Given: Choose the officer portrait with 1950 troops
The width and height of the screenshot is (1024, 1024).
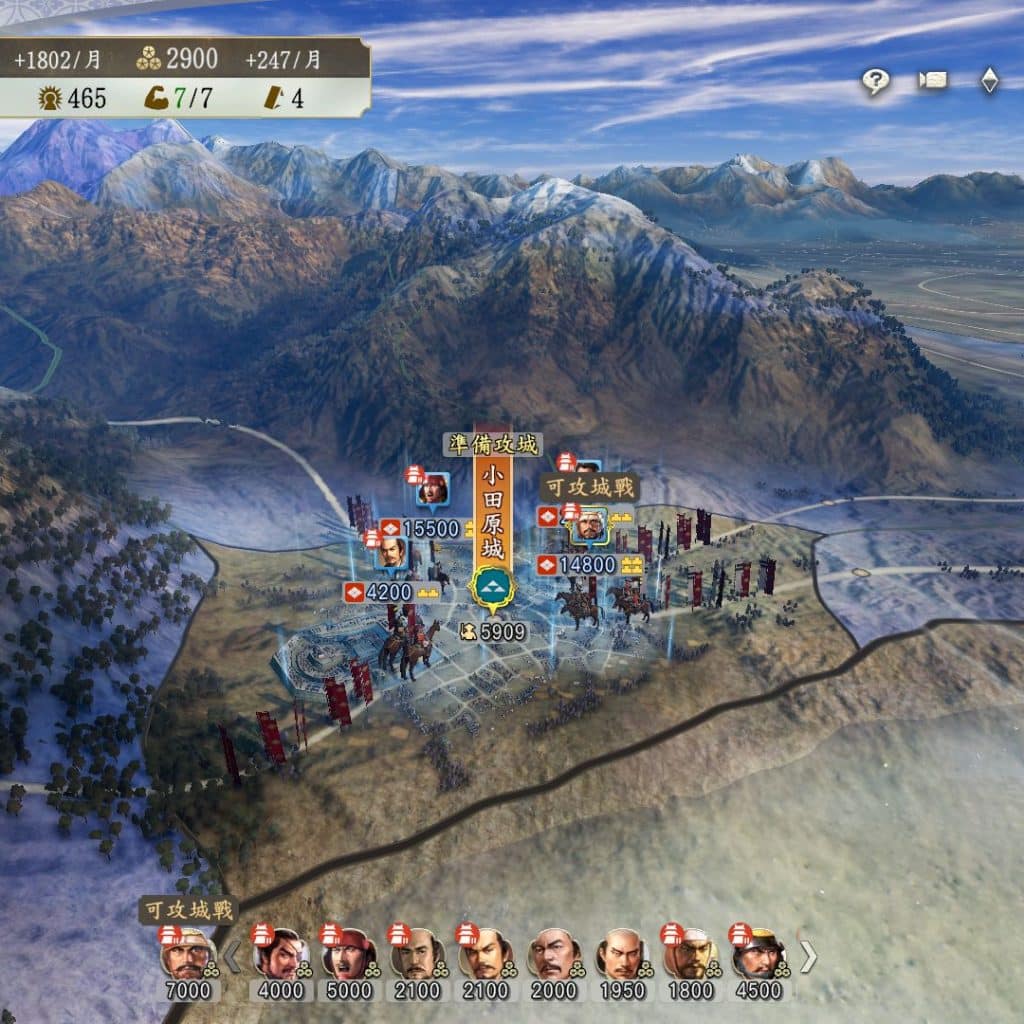Looking at the screenshot, I should pyautogui.click(x=622, y=957).
